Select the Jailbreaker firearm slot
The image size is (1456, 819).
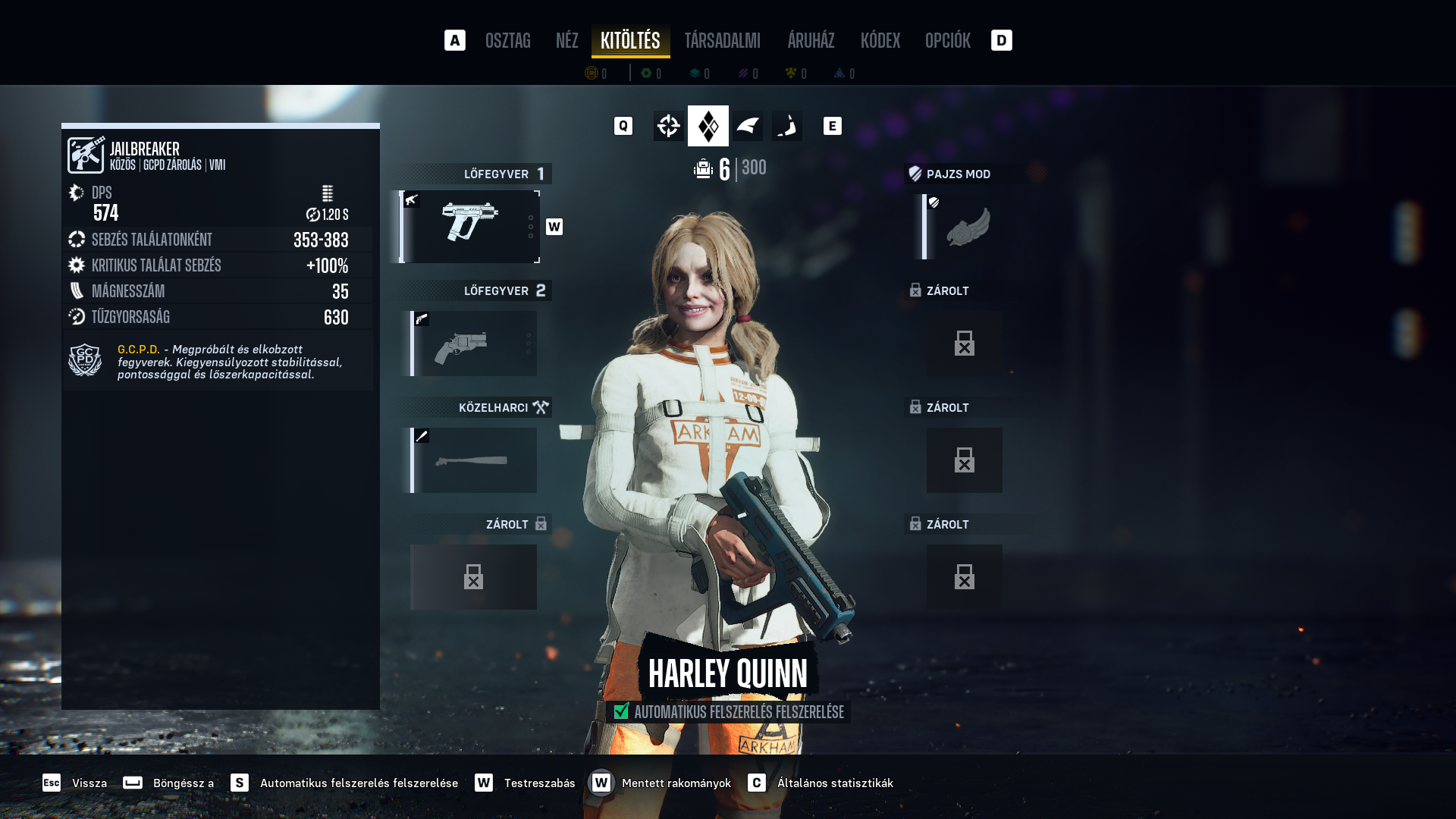(470, 226)
